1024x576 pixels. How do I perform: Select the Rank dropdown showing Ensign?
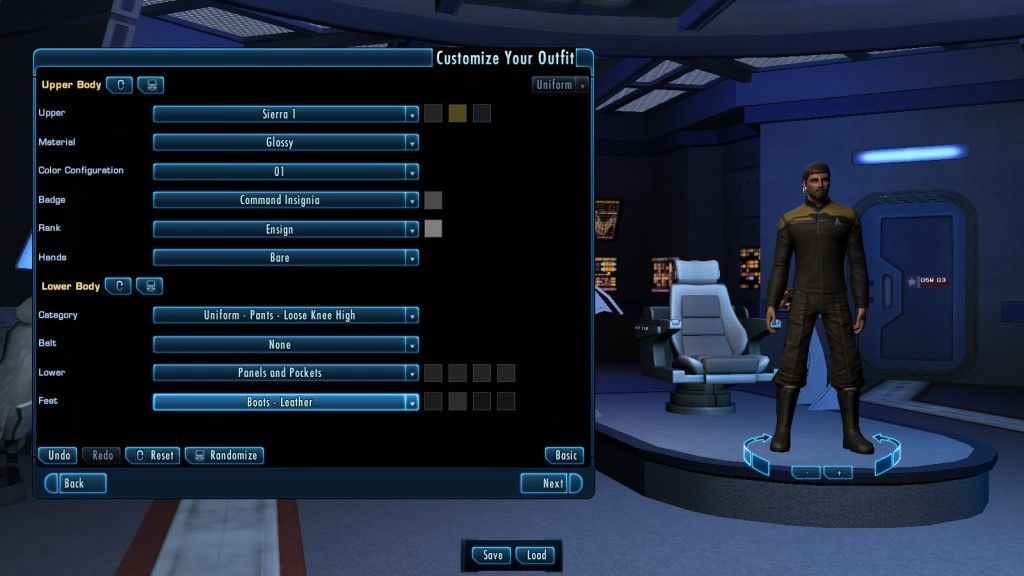[285, 229]
